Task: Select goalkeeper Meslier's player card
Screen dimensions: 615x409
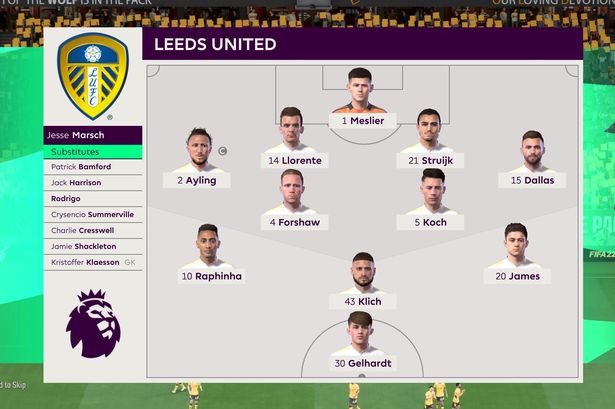Action: (361, 101)
